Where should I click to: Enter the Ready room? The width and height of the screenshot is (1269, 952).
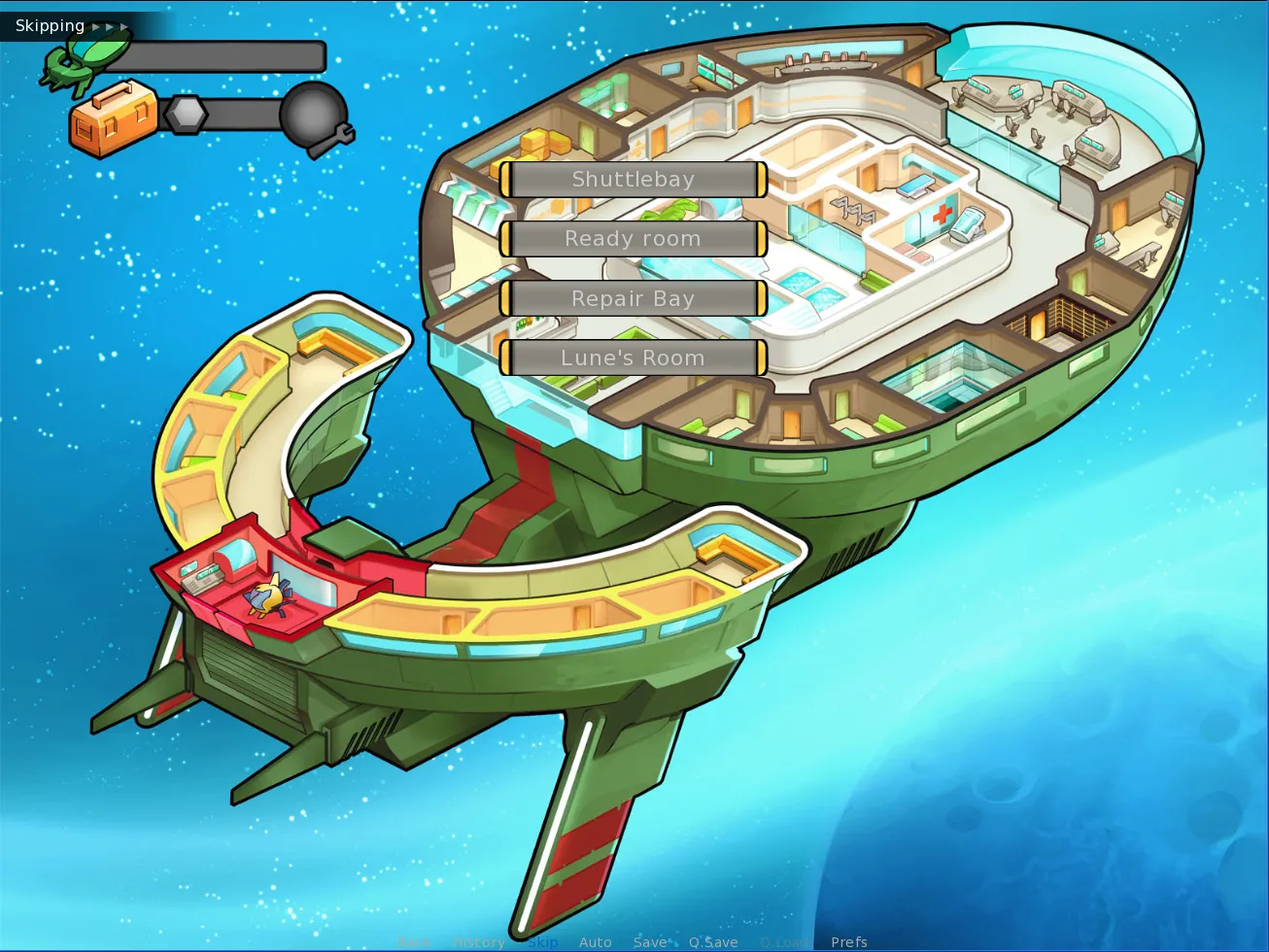(633, 239)
